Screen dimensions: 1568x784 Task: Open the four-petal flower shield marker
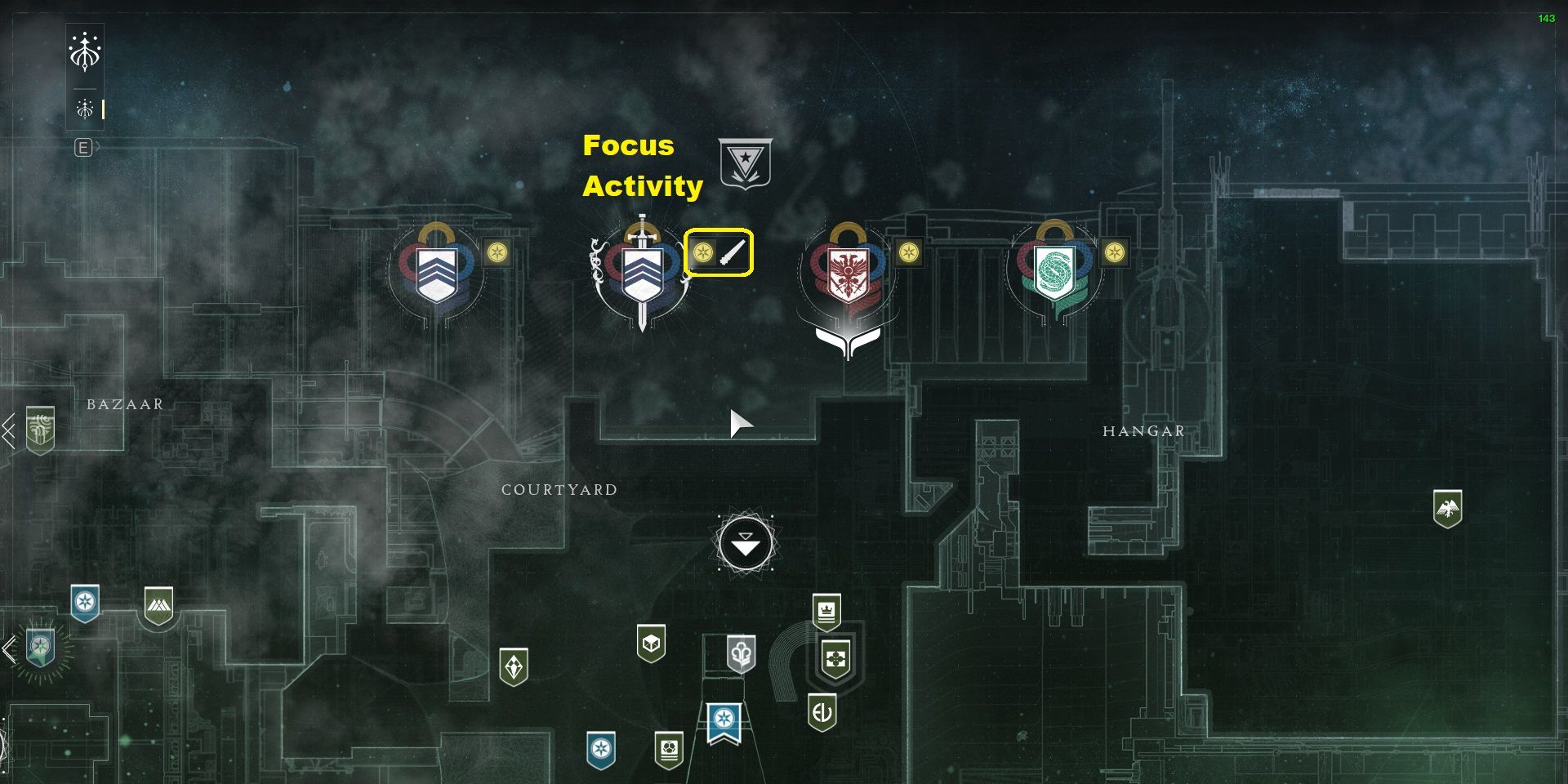835,657
